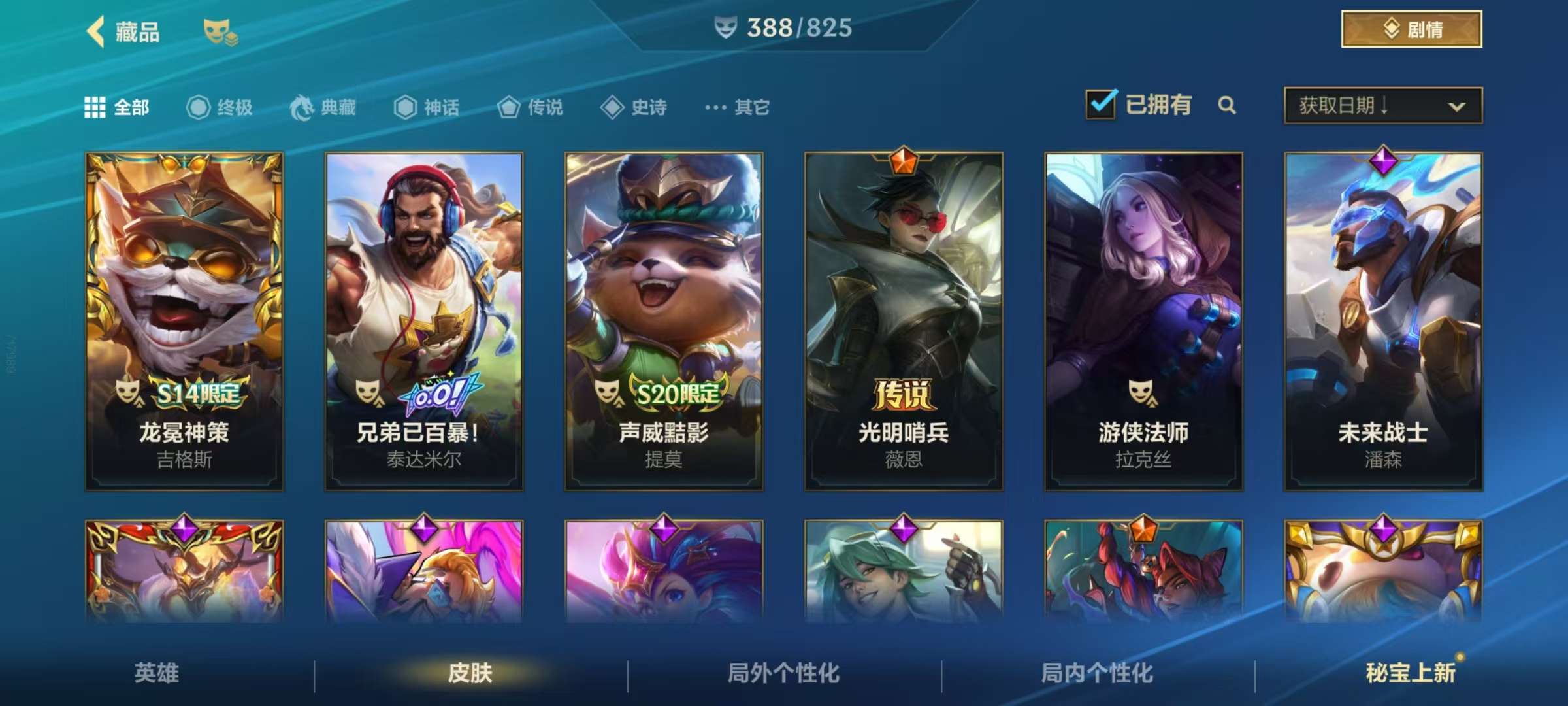The height and width of the screenshot is (706, 1568).
Task: Select the 神话 rarity filter icon
Action: (x=405, y=107)
